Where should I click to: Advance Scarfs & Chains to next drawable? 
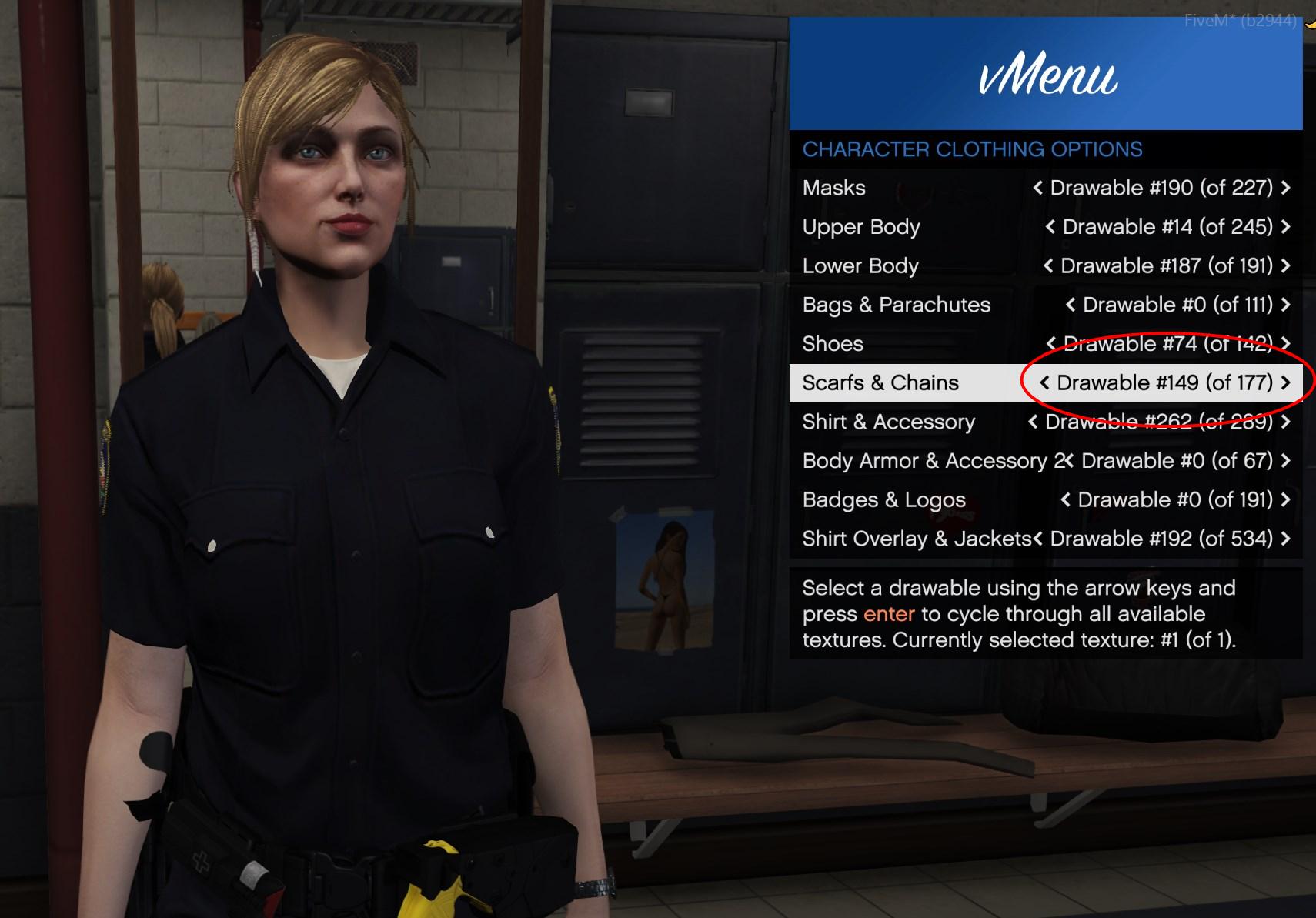1286,382
